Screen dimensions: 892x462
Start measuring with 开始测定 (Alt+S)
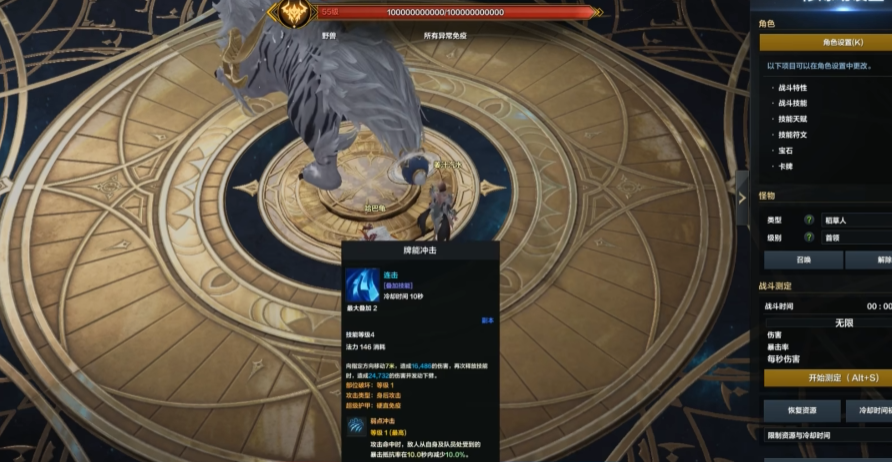pos(828,378)
